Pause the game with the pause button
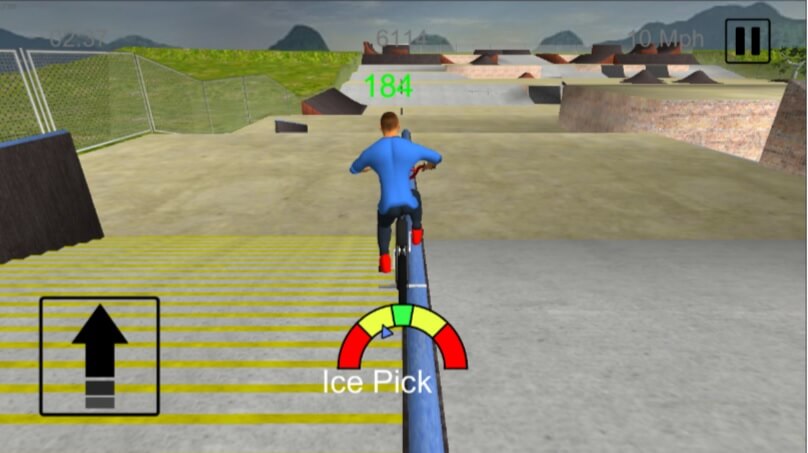 [747, 41]
